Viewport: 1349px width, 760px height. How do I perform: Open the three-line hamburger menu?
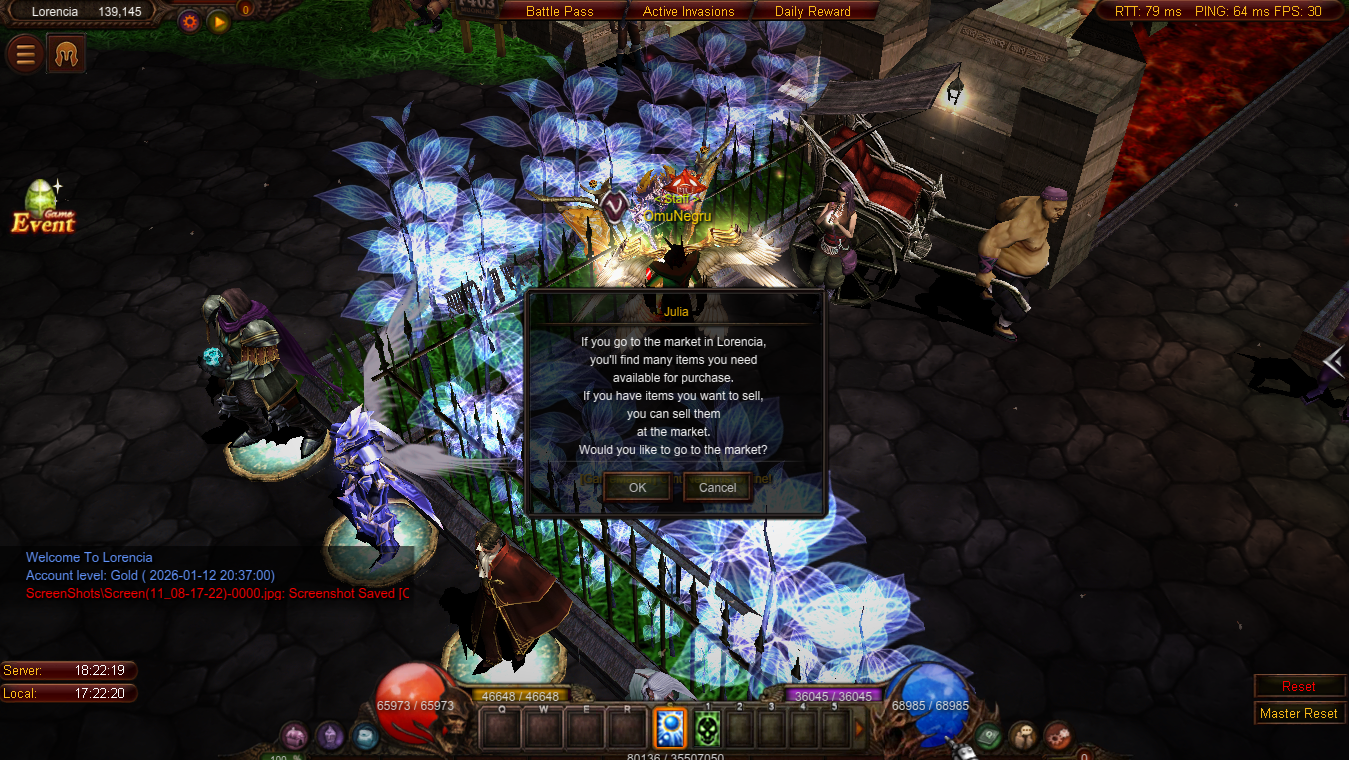(x=25, y=55)
